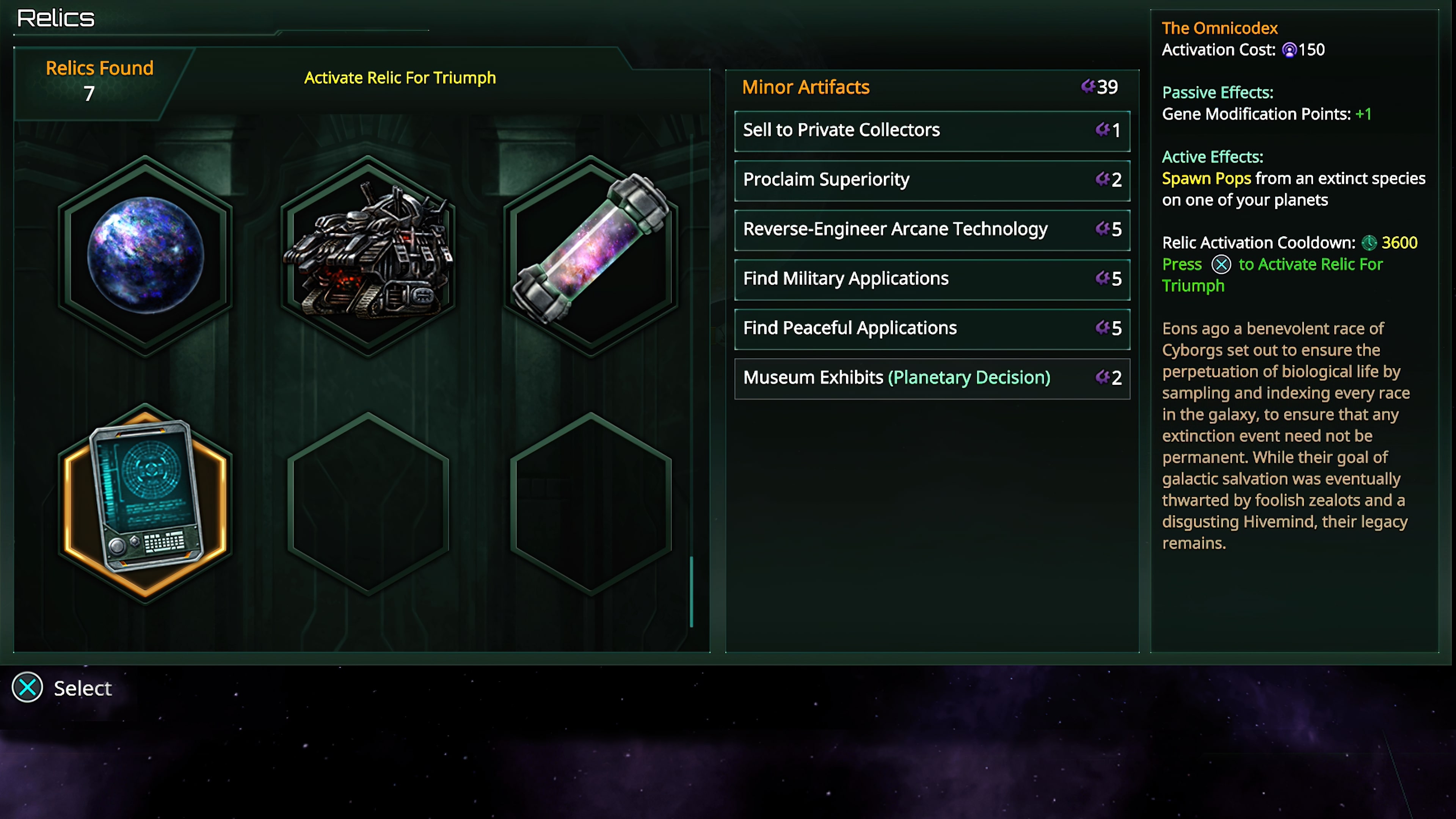This screenshot has width=1456, height=819.
Task: Choose Reverse-Engineer Arcane Technology
Action: 932,229
